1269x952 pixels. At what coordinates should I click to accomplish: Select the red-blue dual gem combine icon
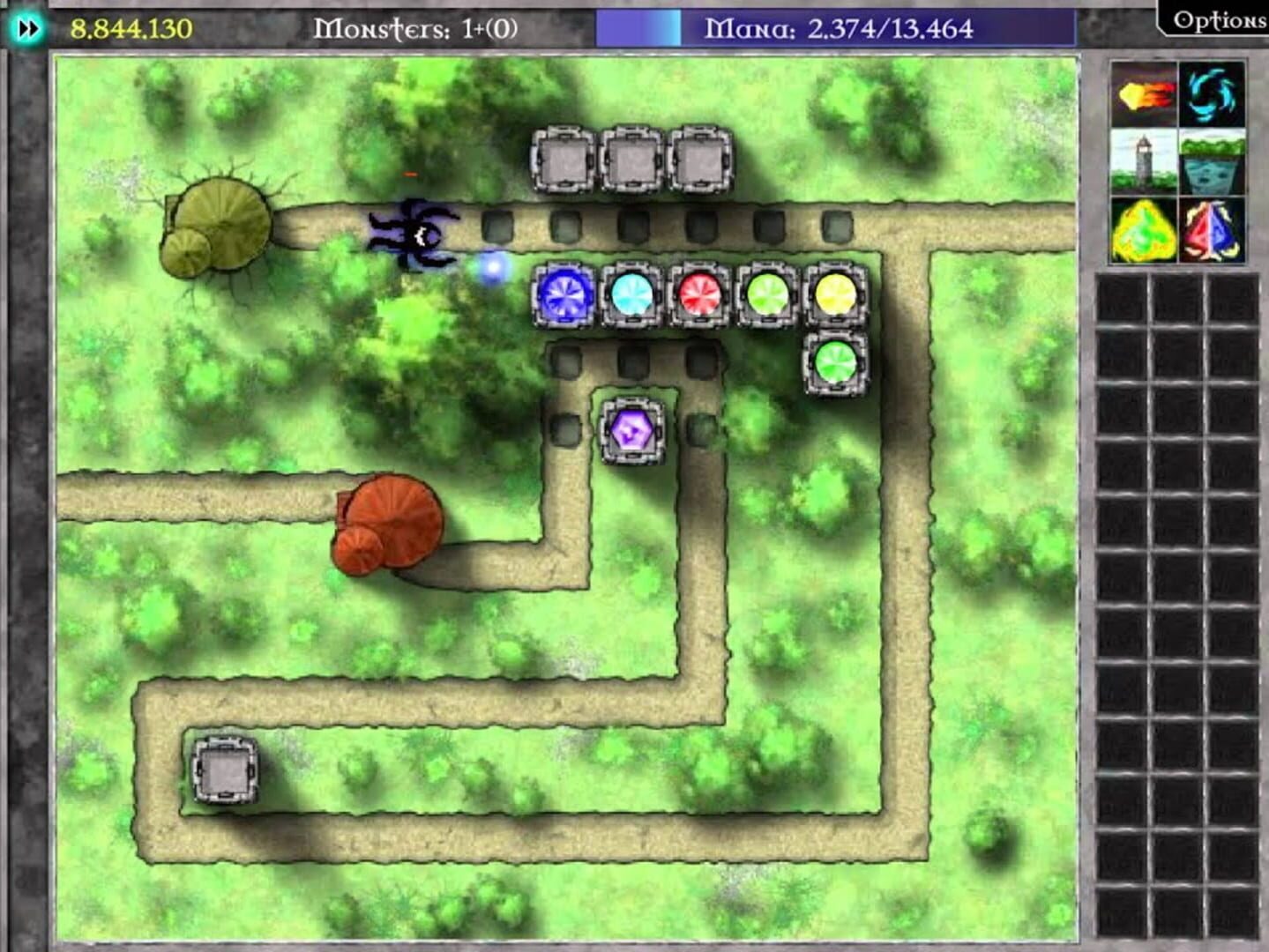point(1212,231)
